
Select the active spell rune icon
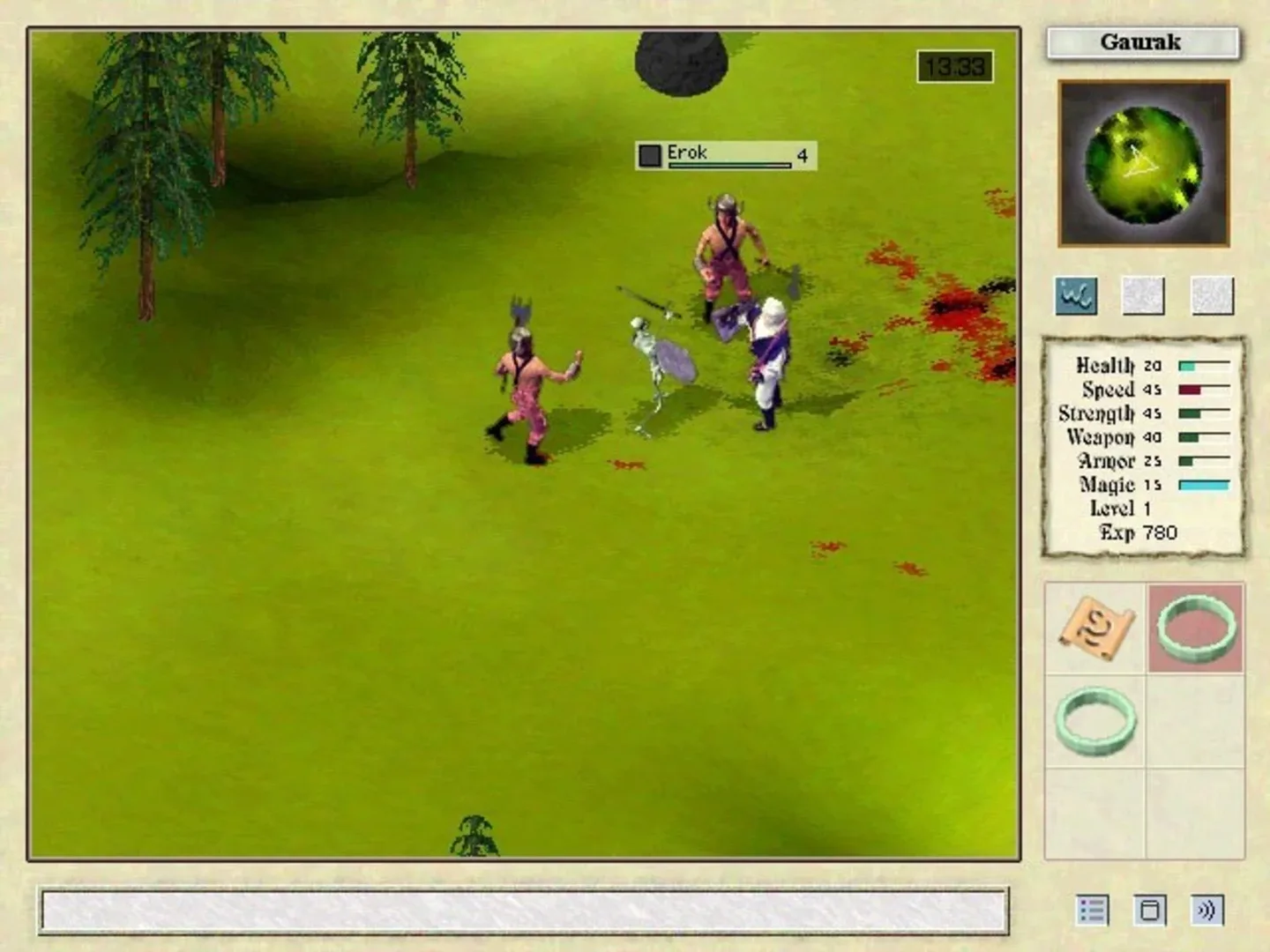point(1074,297)
